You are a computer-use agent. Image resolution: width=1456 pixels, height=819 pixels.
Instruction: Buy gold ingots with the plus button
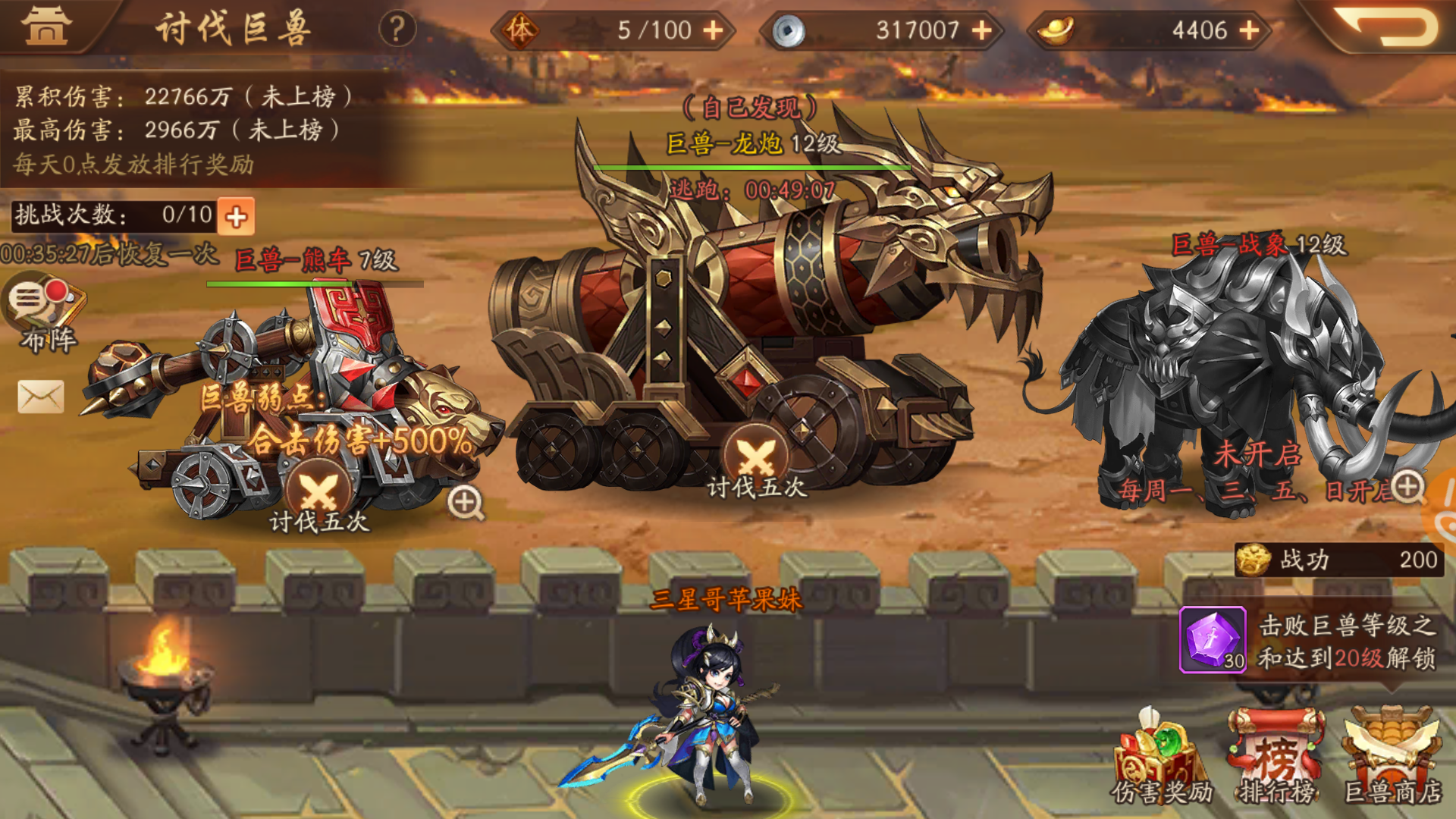pos(1249,30)
